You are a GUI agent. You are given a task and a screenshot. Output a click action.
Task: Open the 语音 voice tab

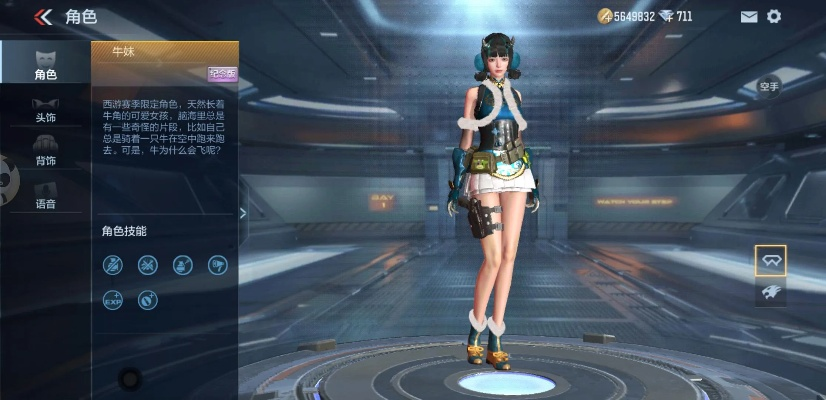click(x=45, y=194)
